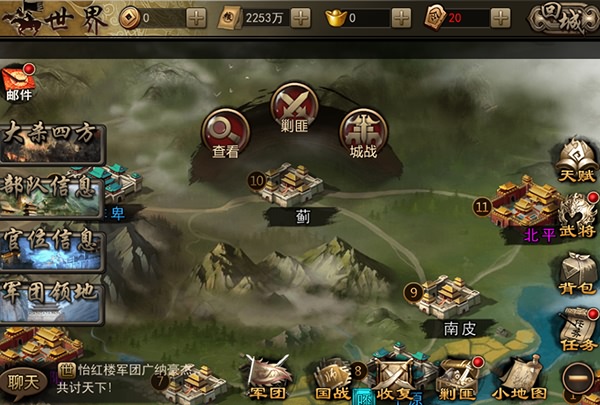Open the 聊天 chat button

[22, 380]
